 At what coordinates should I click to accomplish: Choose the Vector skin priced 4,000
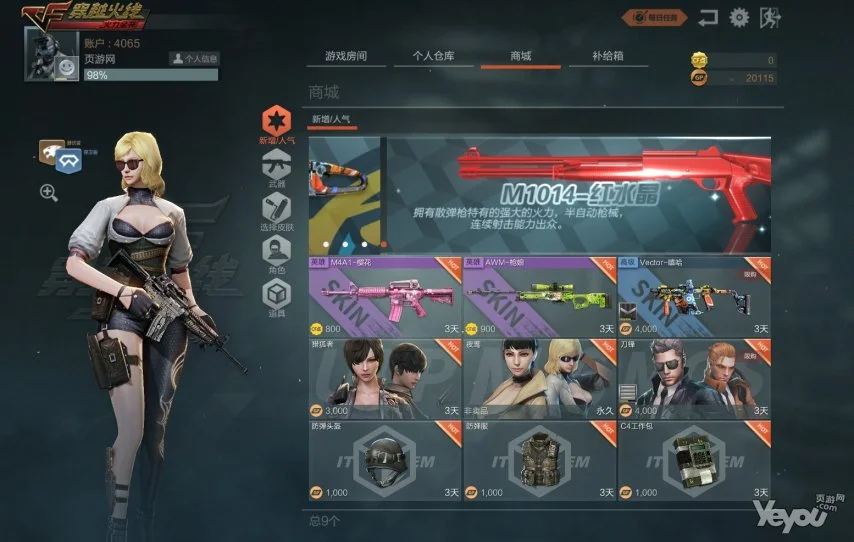pos(694,296)
